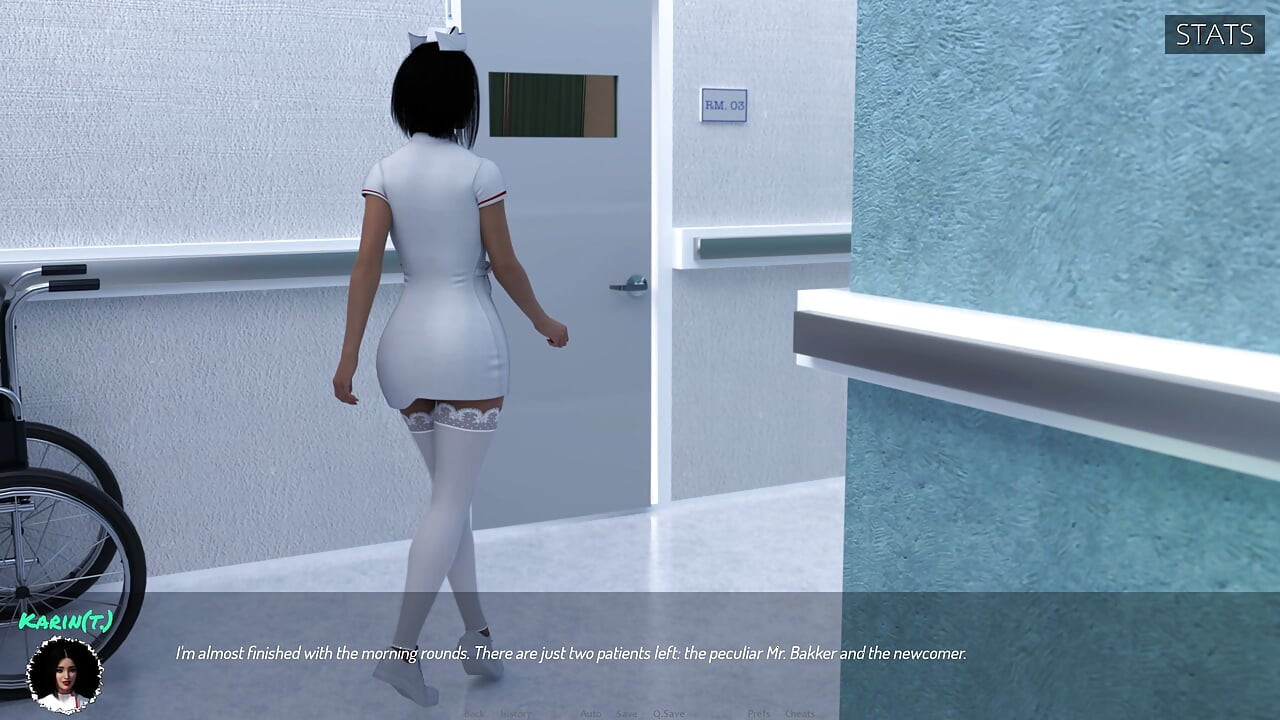
Task: Perform a Q.Save quick save
Action: (x=668, y=713)
